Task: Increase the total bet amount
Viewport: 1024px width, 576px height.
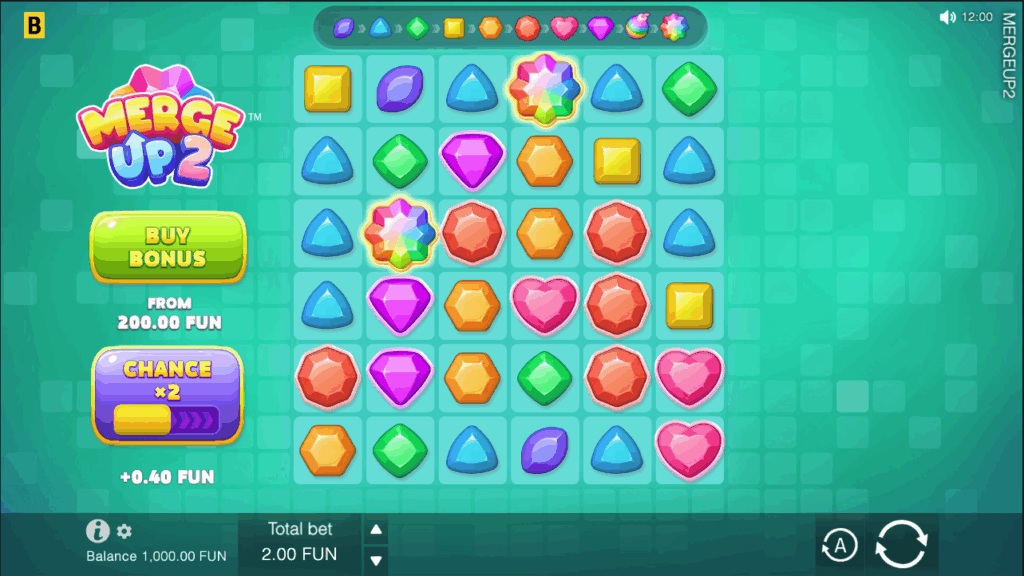Action: pos(376,530)
